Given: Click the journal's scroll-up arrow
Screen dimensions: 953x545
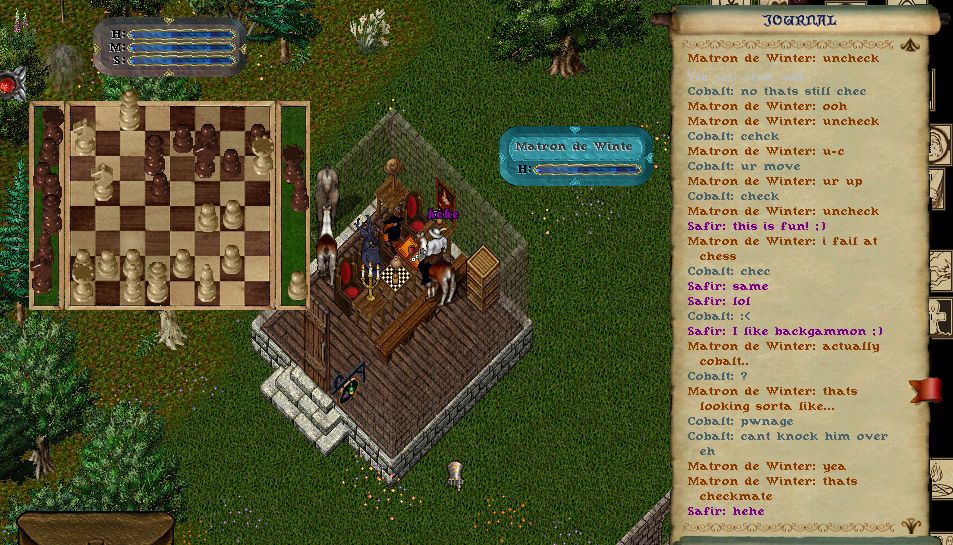Looking at the screenshot, I should coord(909,45).
